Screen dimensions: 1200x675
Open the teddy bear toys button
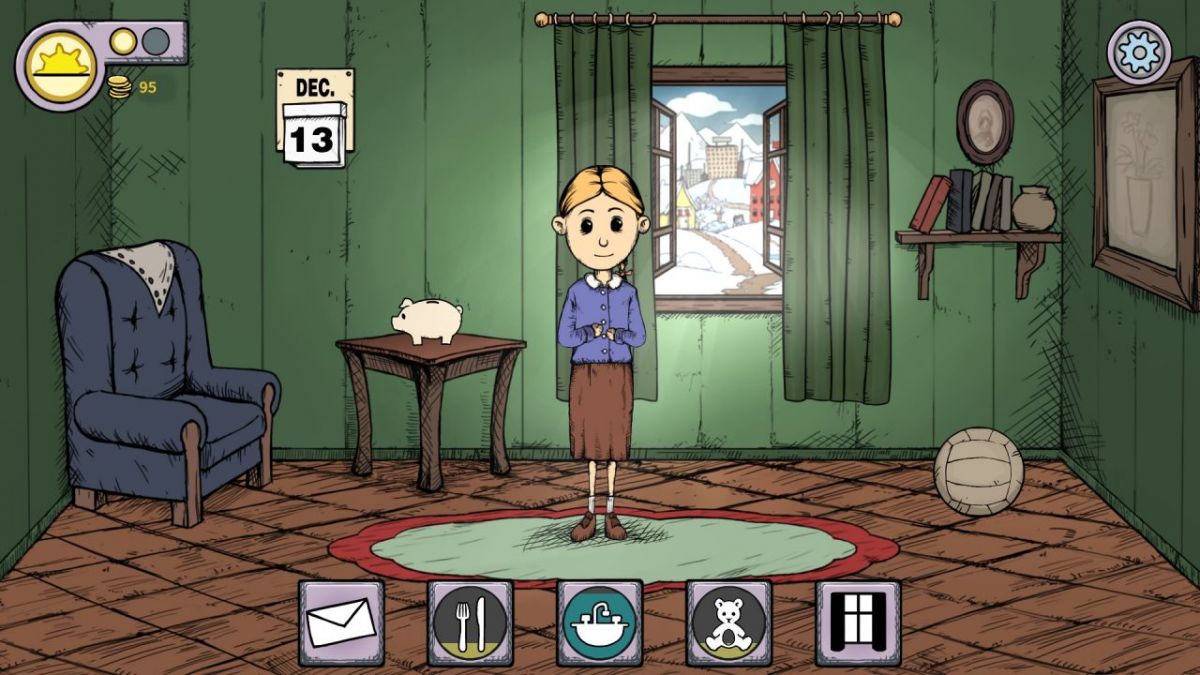point(728,622)
